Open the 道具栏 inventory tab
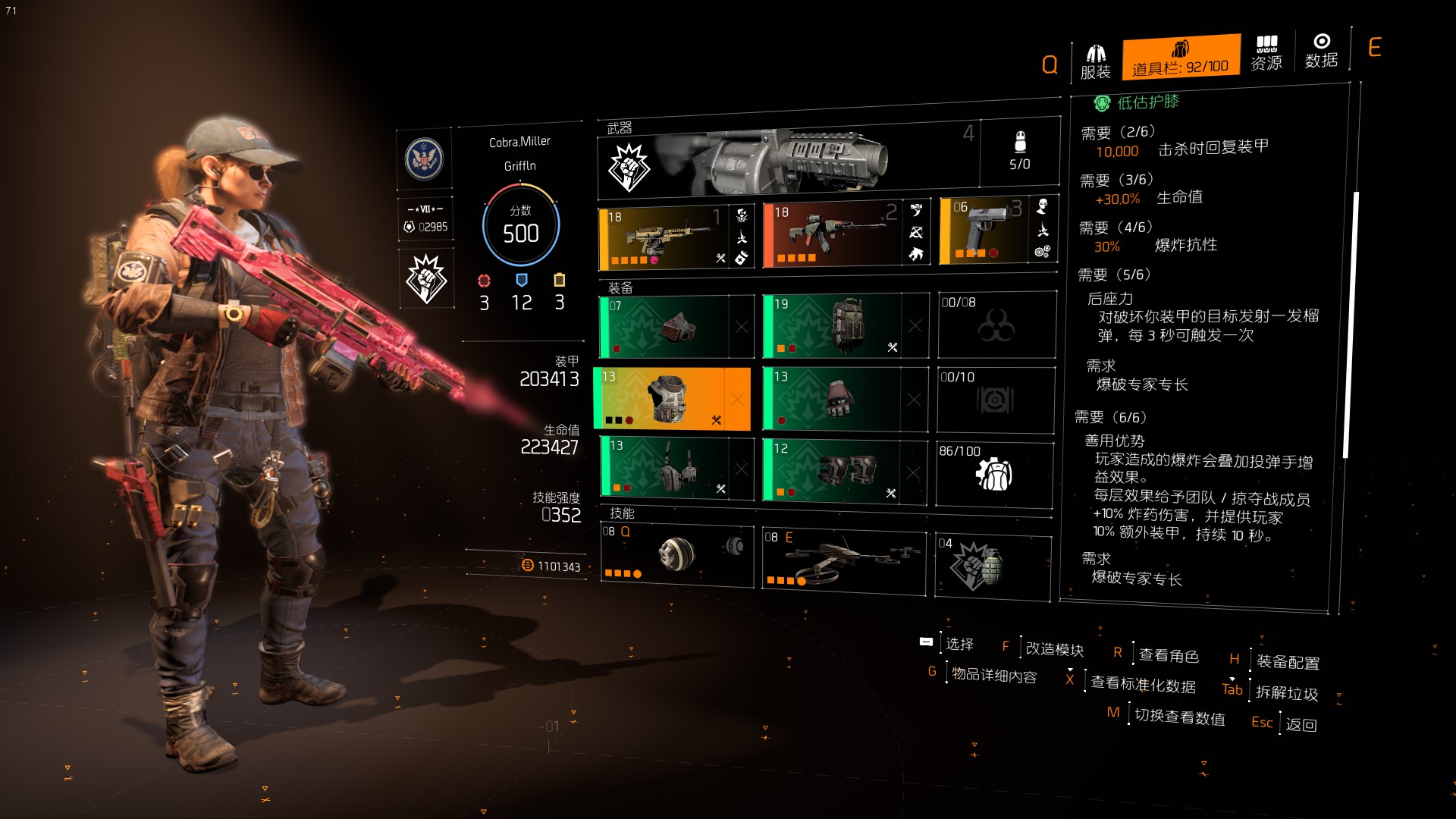The height and width of the screenshot is (819, 1456). [1180, 57]
